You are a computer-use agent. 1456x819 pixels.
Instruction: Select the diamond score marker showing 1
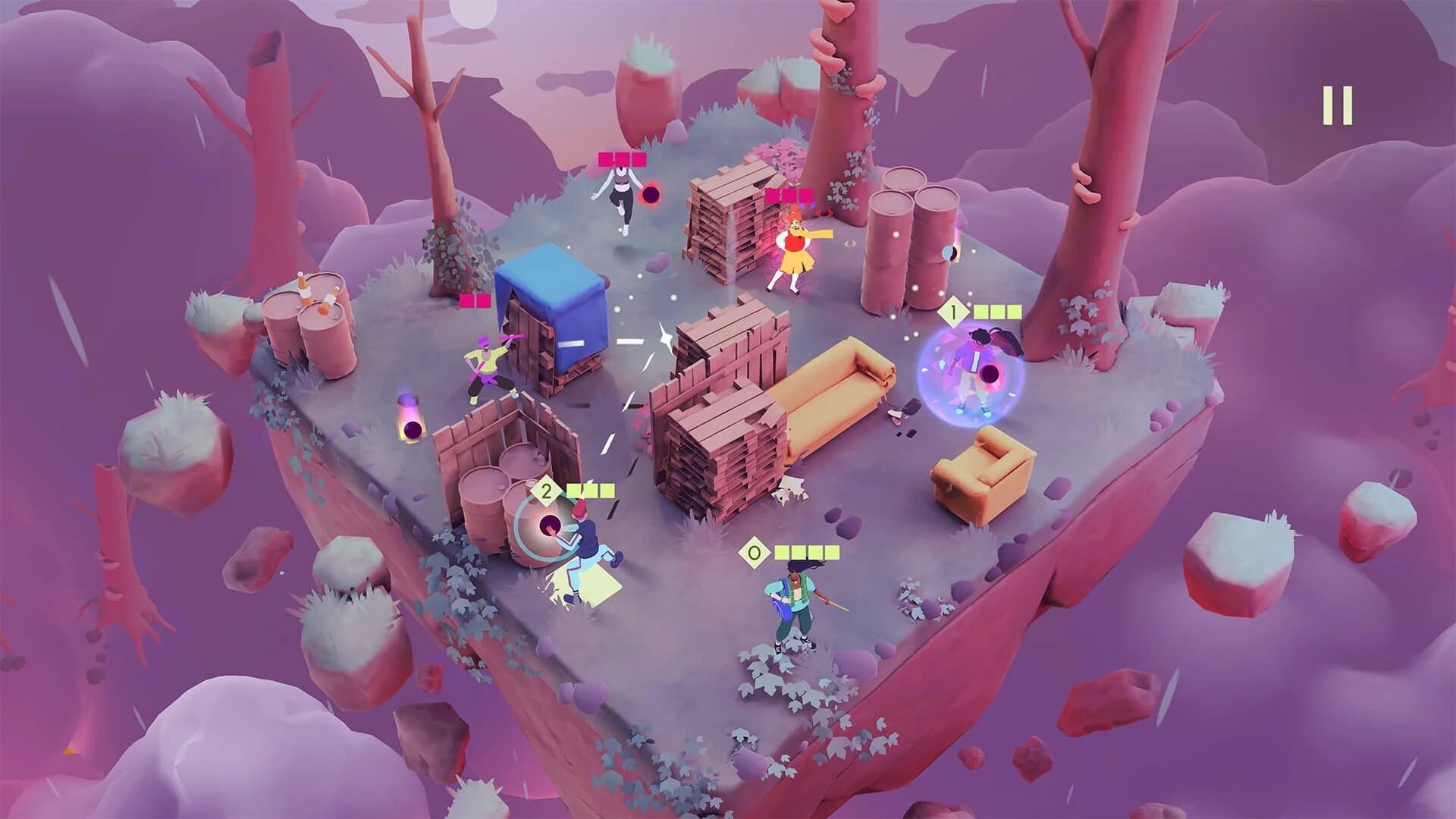tap(954, 309)
